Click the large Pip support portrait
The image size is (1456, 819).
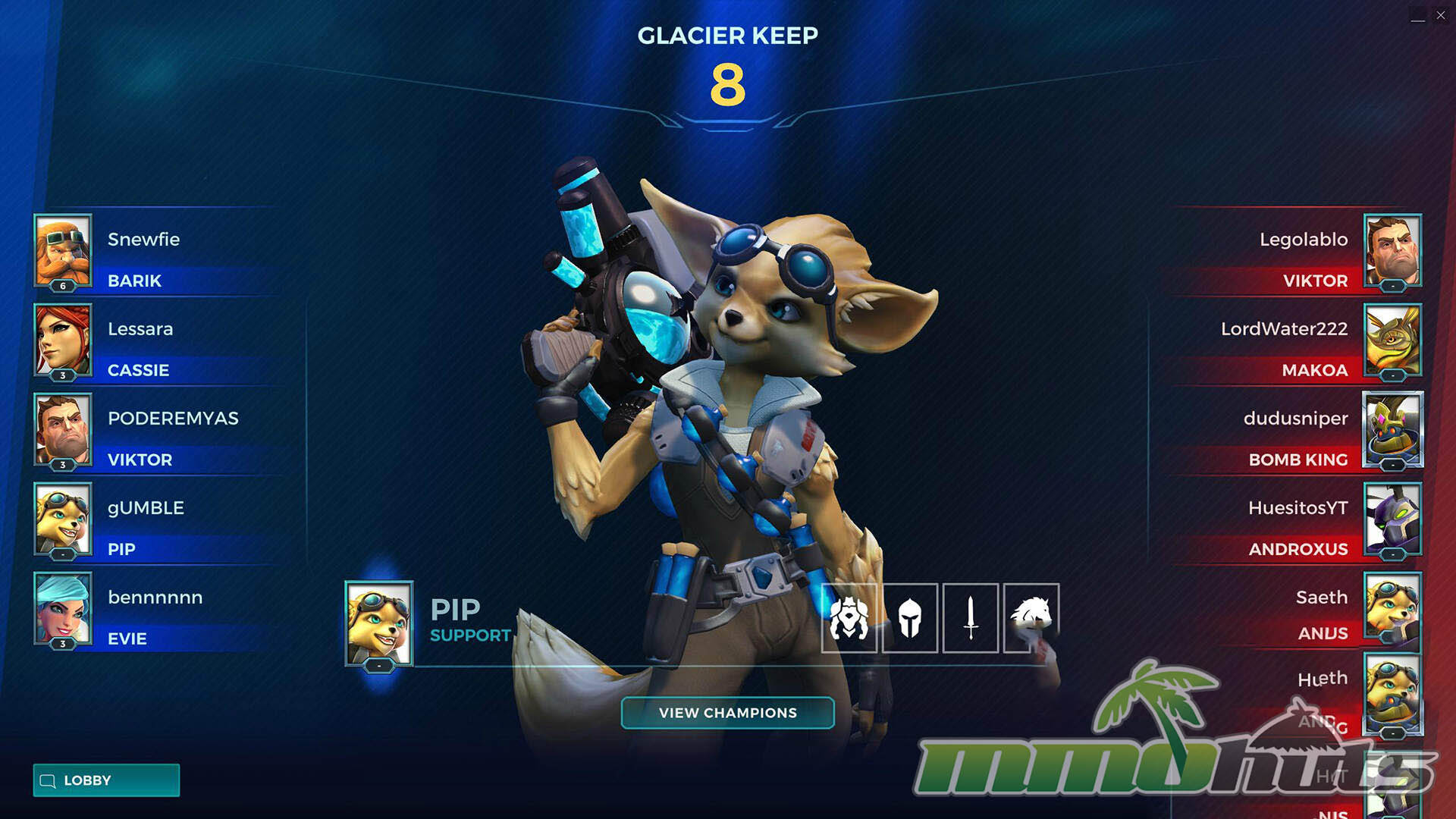[x=379, y=623]
